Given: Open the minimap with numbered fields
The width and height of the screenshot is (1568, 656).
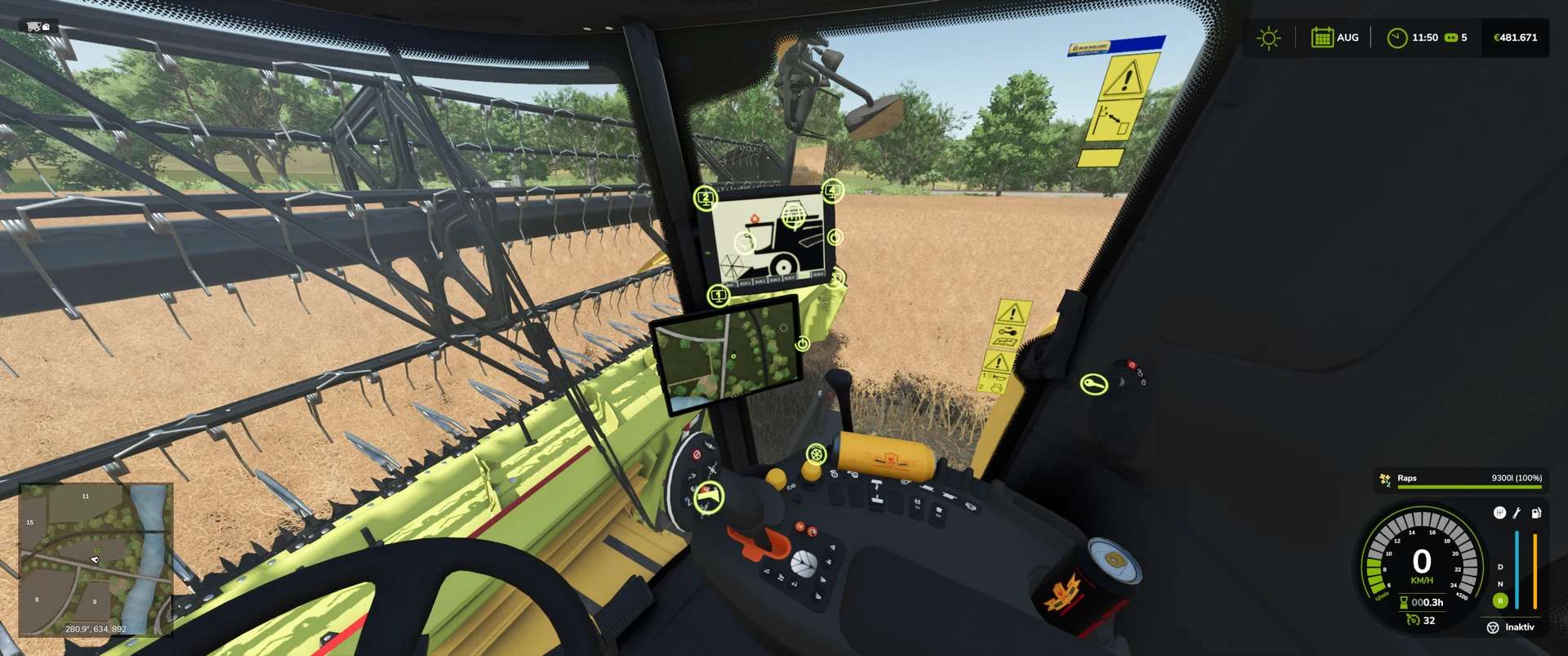Looking at the screenshot, I should tap(96, 559).
